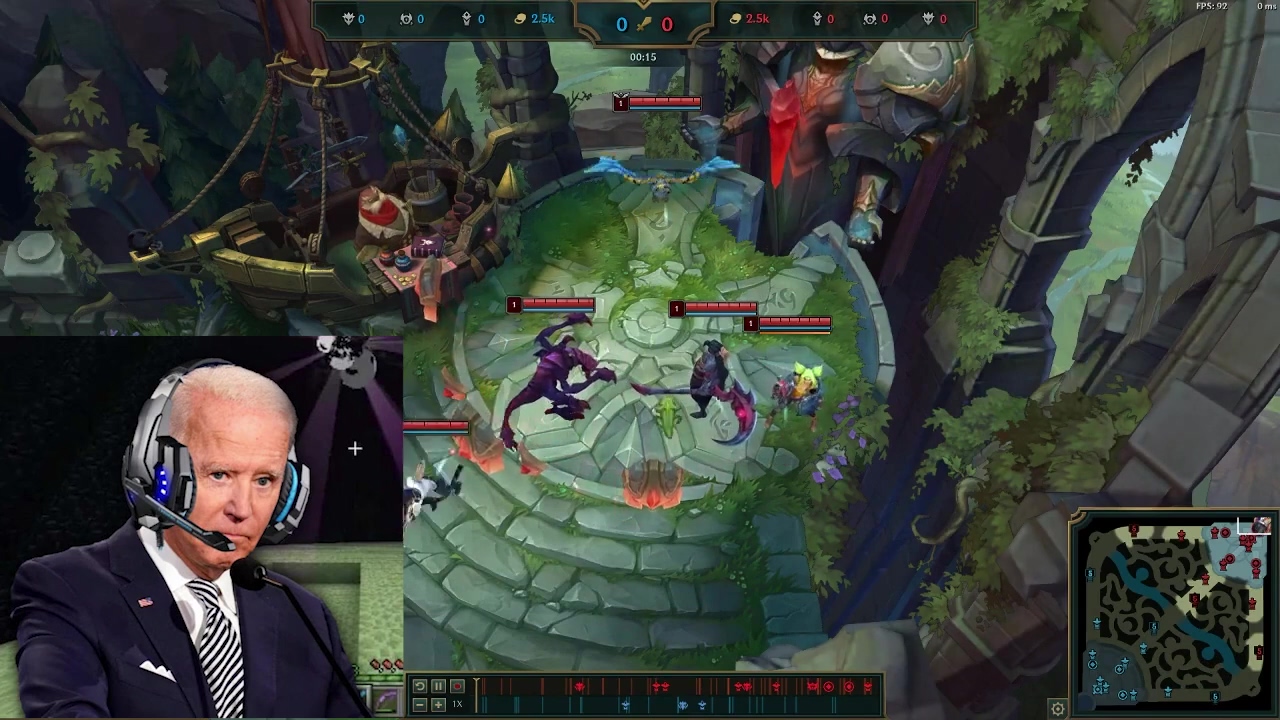Image resolution: width=1280 pixels, height=720 pixels.
Task: Increase playback speed with the plus button
Action: click(x=438, y=706)
